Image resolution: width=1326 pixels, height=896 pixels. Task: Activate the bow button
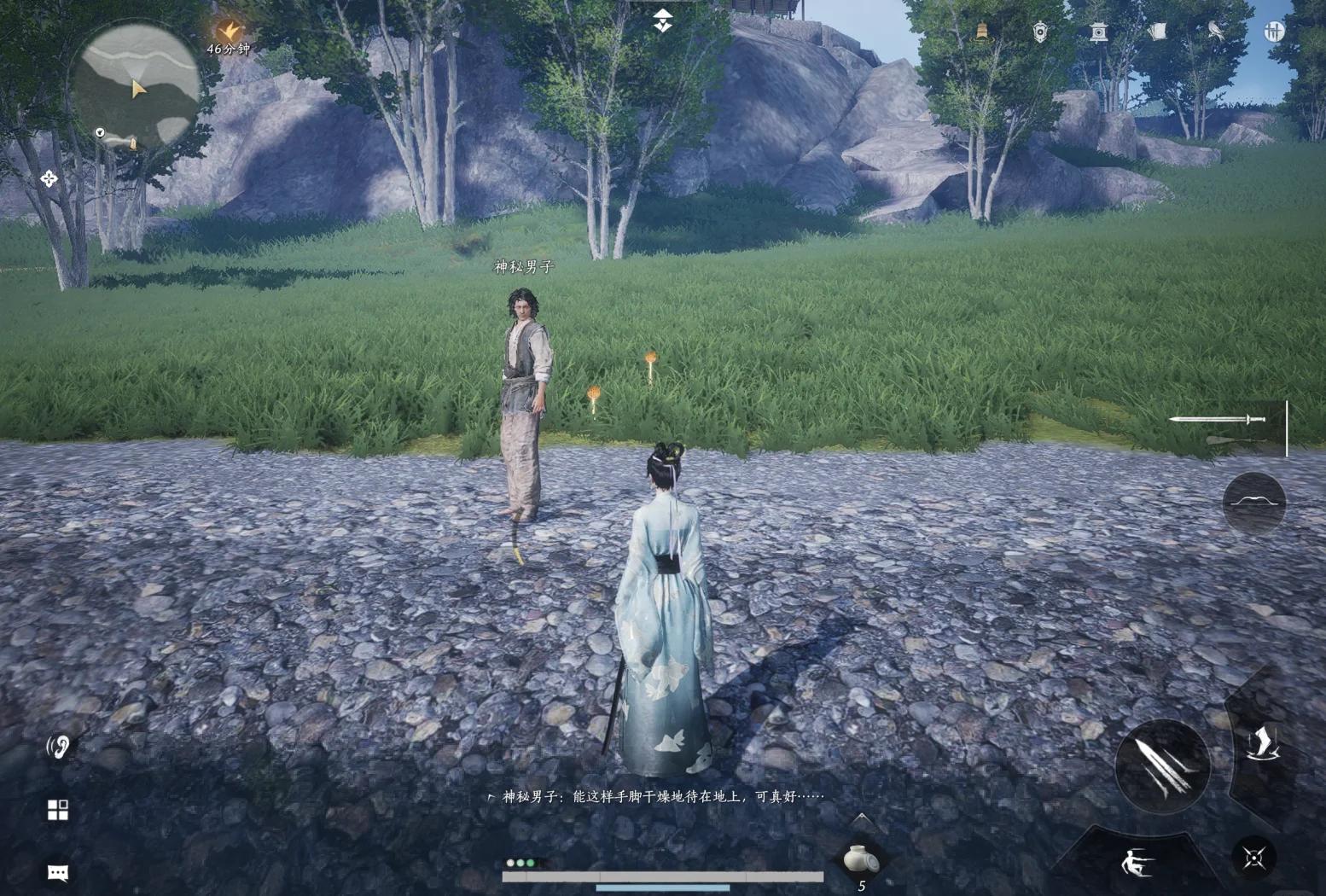tap(1253, 503)
